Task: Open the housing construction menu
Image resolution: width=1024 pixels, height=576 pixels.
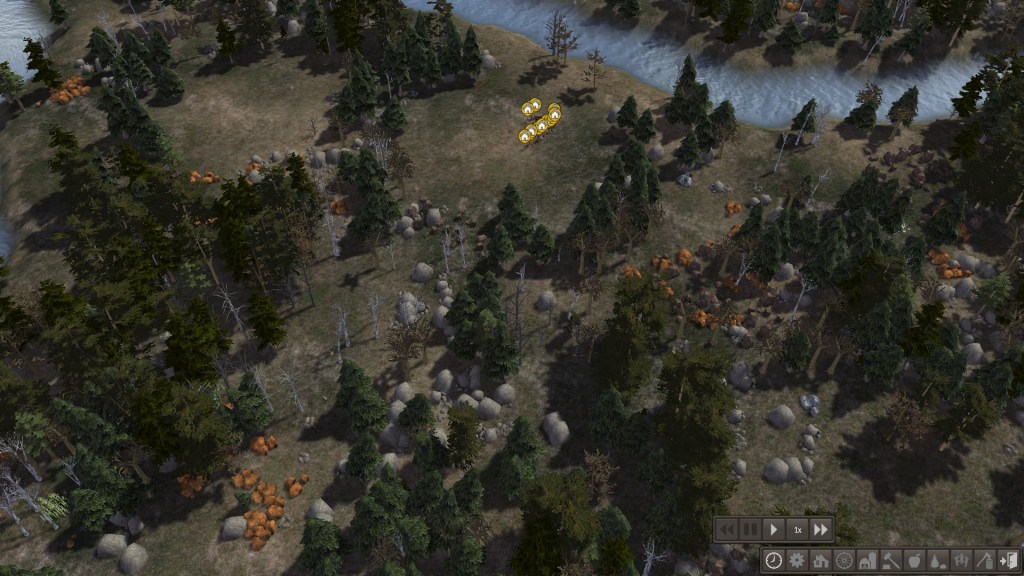Action: click(820, 560)
